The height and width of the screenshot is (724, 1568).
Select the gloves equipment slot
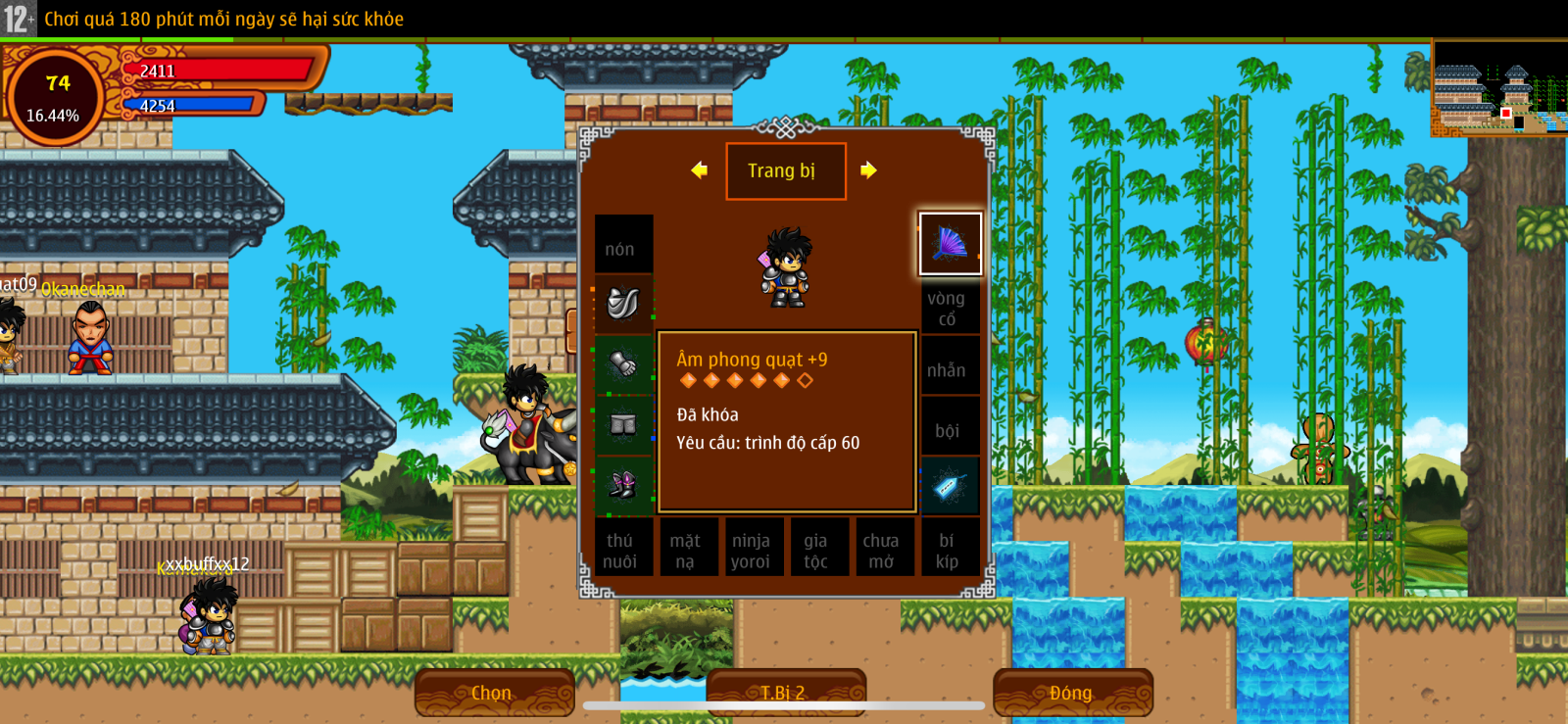point(623,364)
